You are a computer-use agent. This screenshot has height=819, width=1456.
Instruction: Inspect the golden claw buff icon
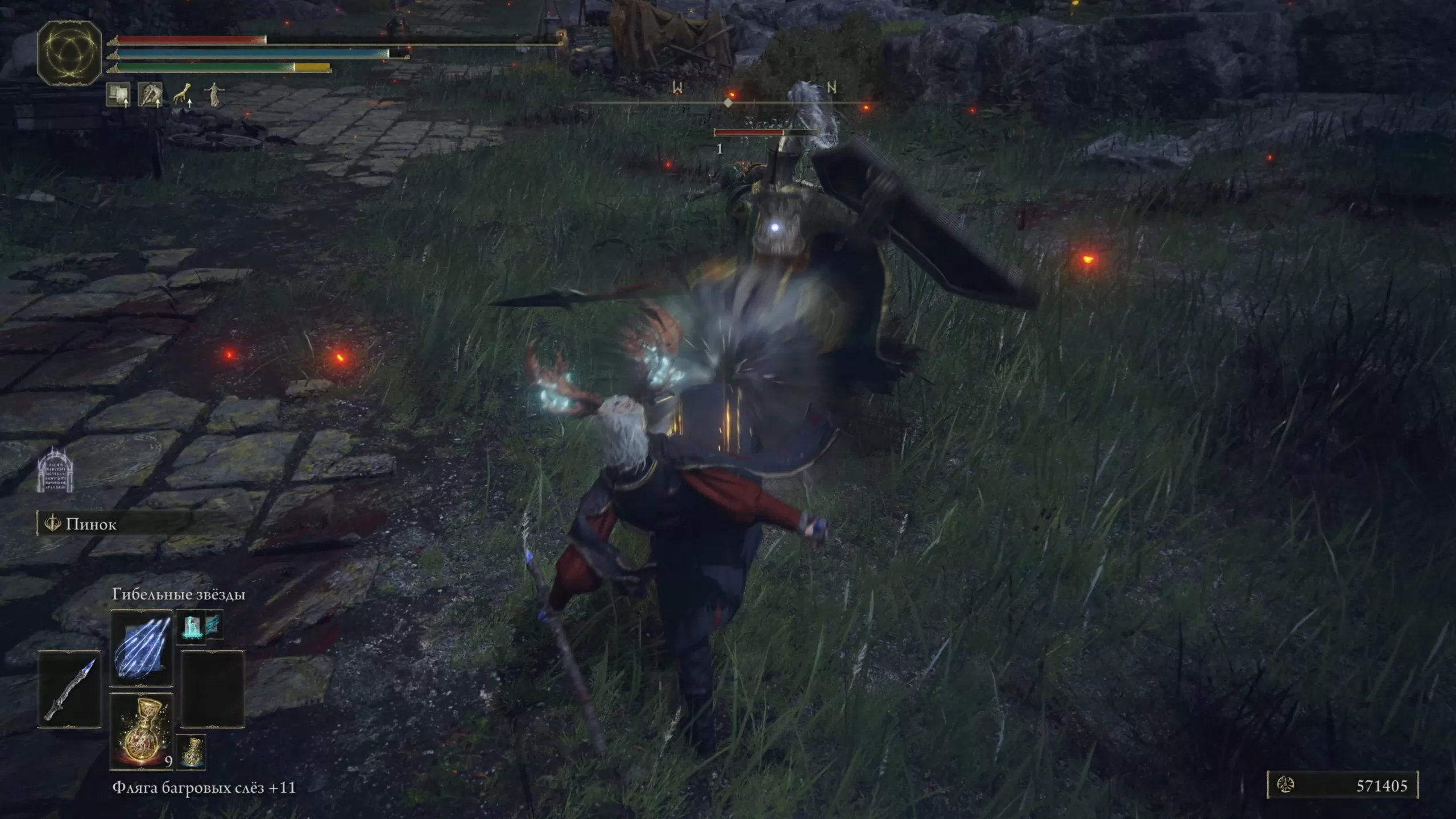click(x=183, y=95)
